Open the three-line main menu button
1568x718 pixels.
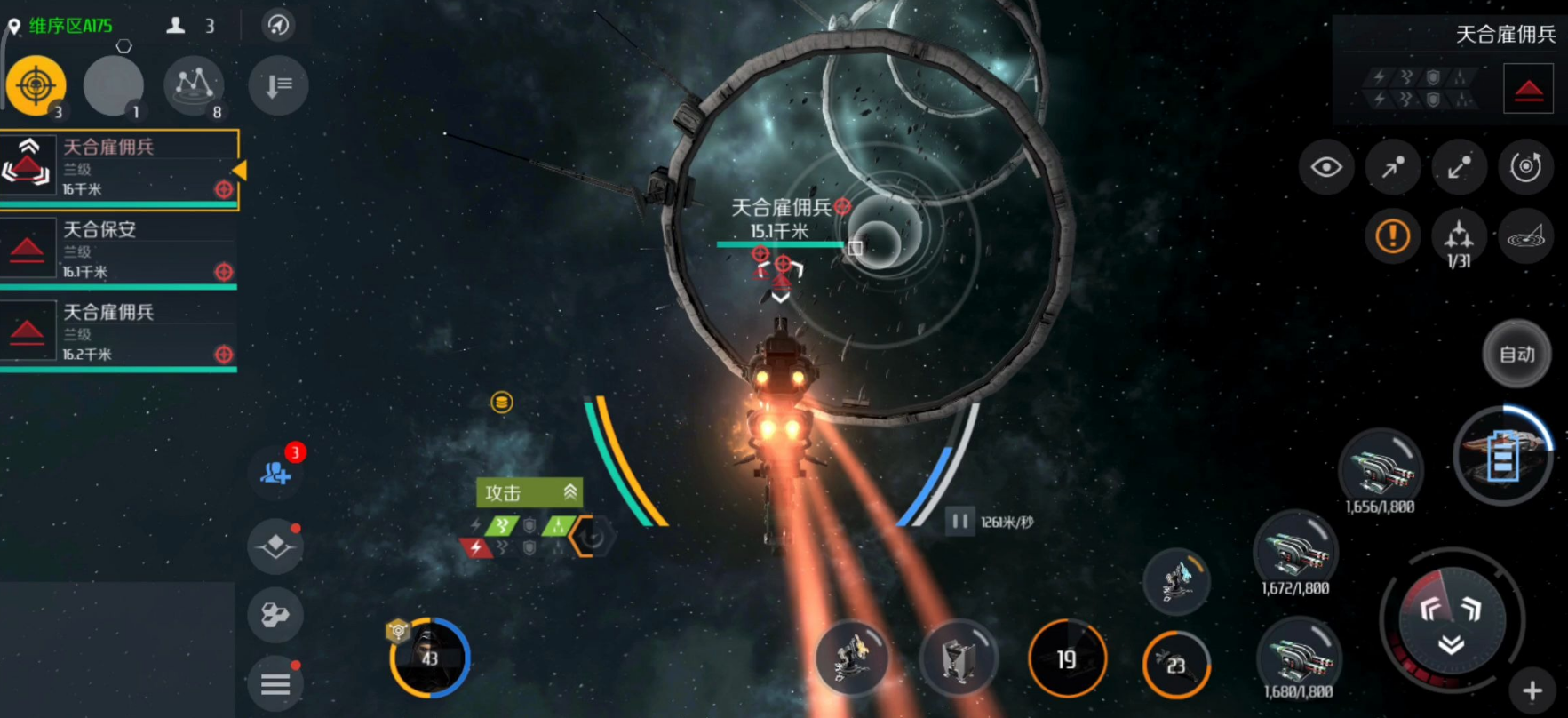275,684
